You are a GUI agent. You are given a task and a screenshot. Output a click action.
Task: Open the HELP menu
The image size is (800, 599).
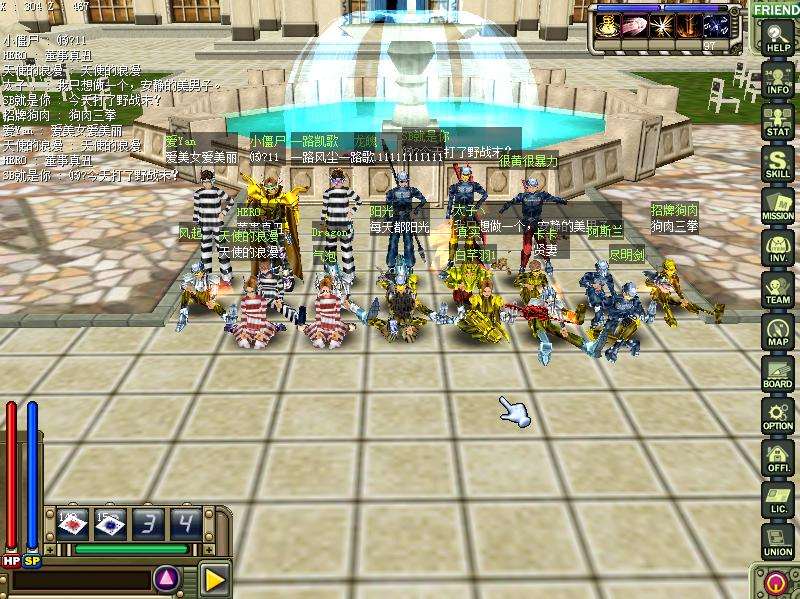[x=777, y=38]
